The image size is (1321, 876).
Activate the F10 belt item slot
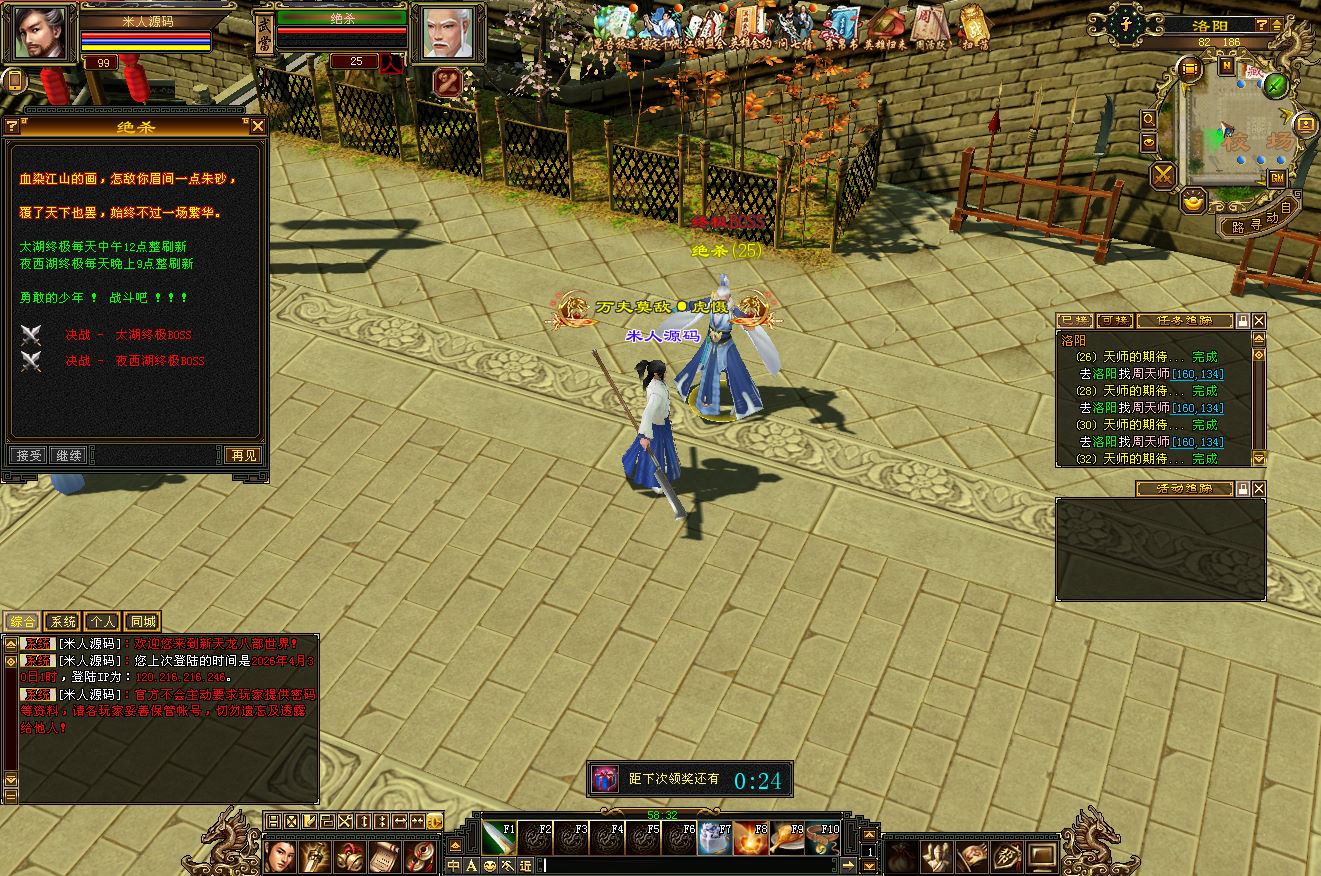[x=822, y=837]
